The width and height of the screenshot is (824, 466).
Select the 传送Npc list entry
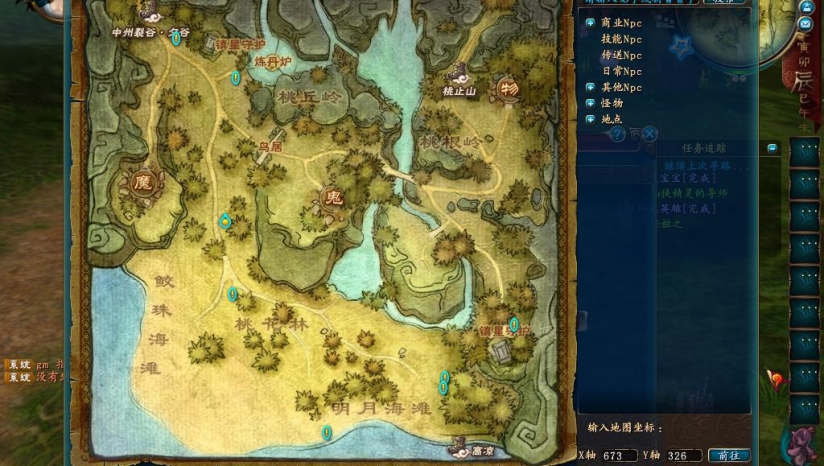coord(621,55)
